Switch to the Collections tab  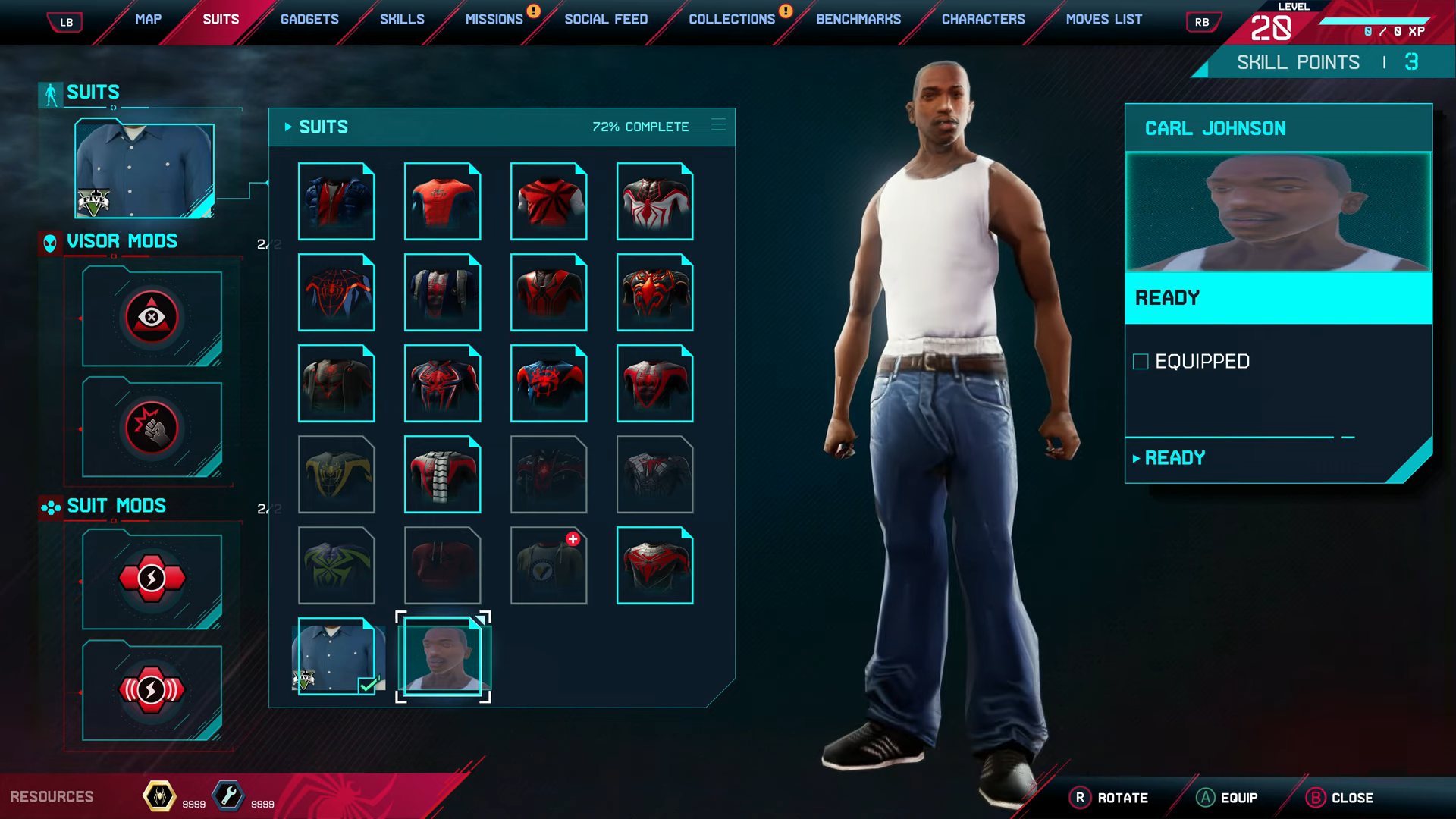[x=731, y=19]
